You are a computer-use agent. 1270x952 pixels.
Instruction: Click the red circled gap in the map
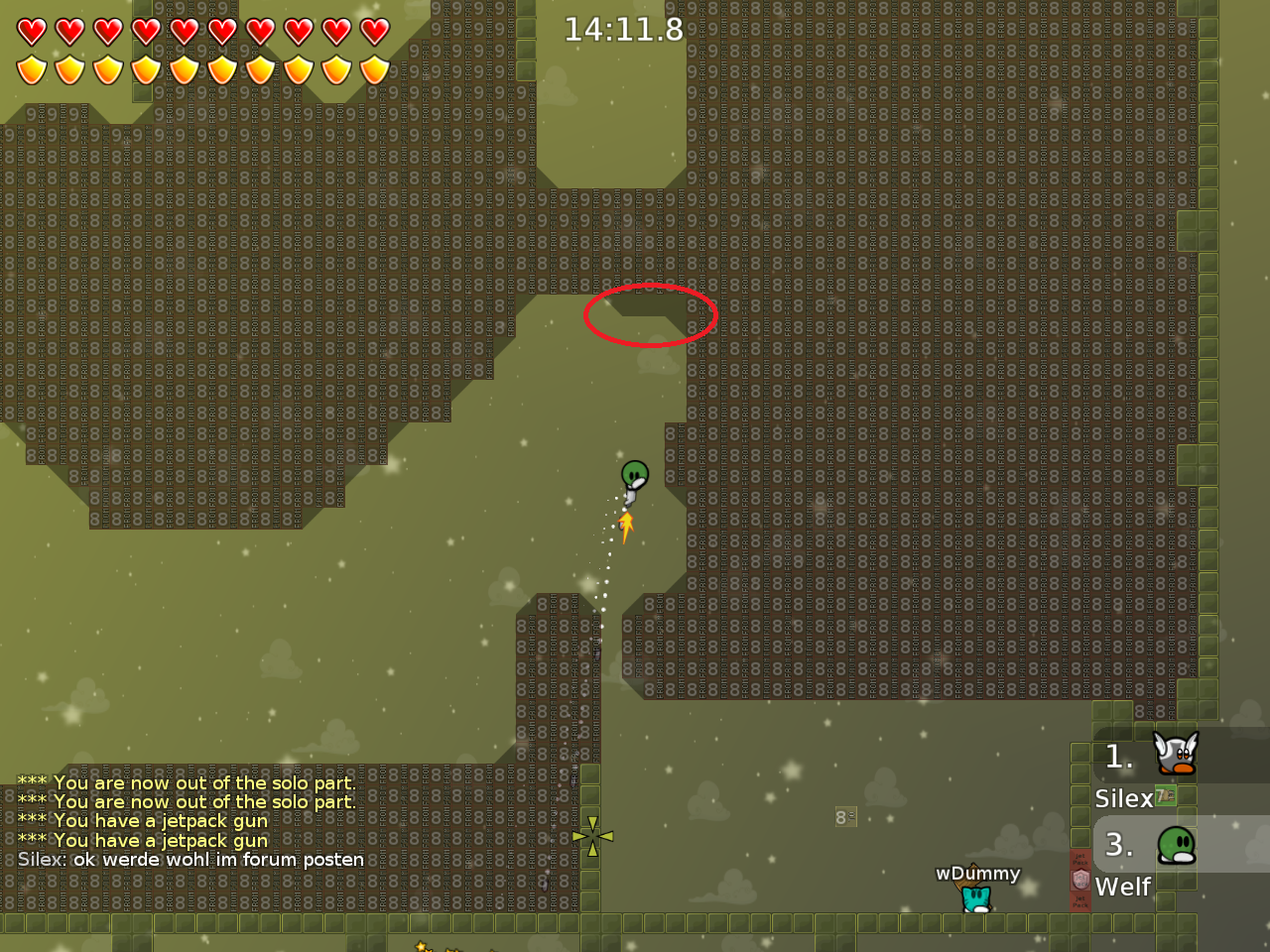pyautogui.click(x=650, y=315)
